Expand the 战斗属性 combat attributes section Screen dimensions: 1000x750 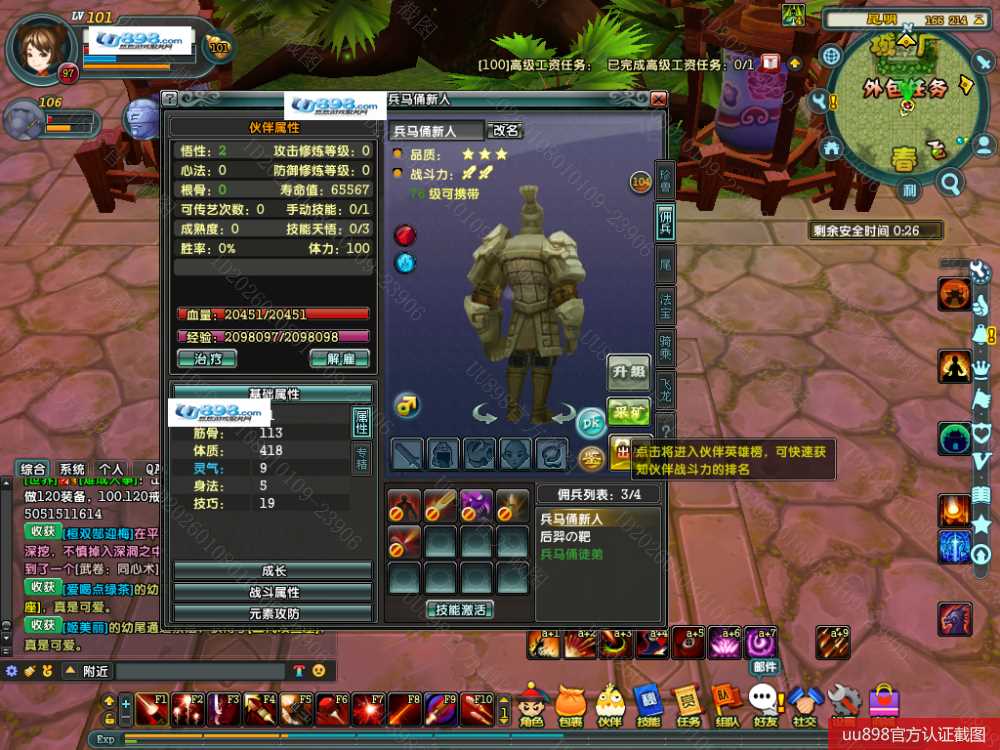(x=273, y=592)
